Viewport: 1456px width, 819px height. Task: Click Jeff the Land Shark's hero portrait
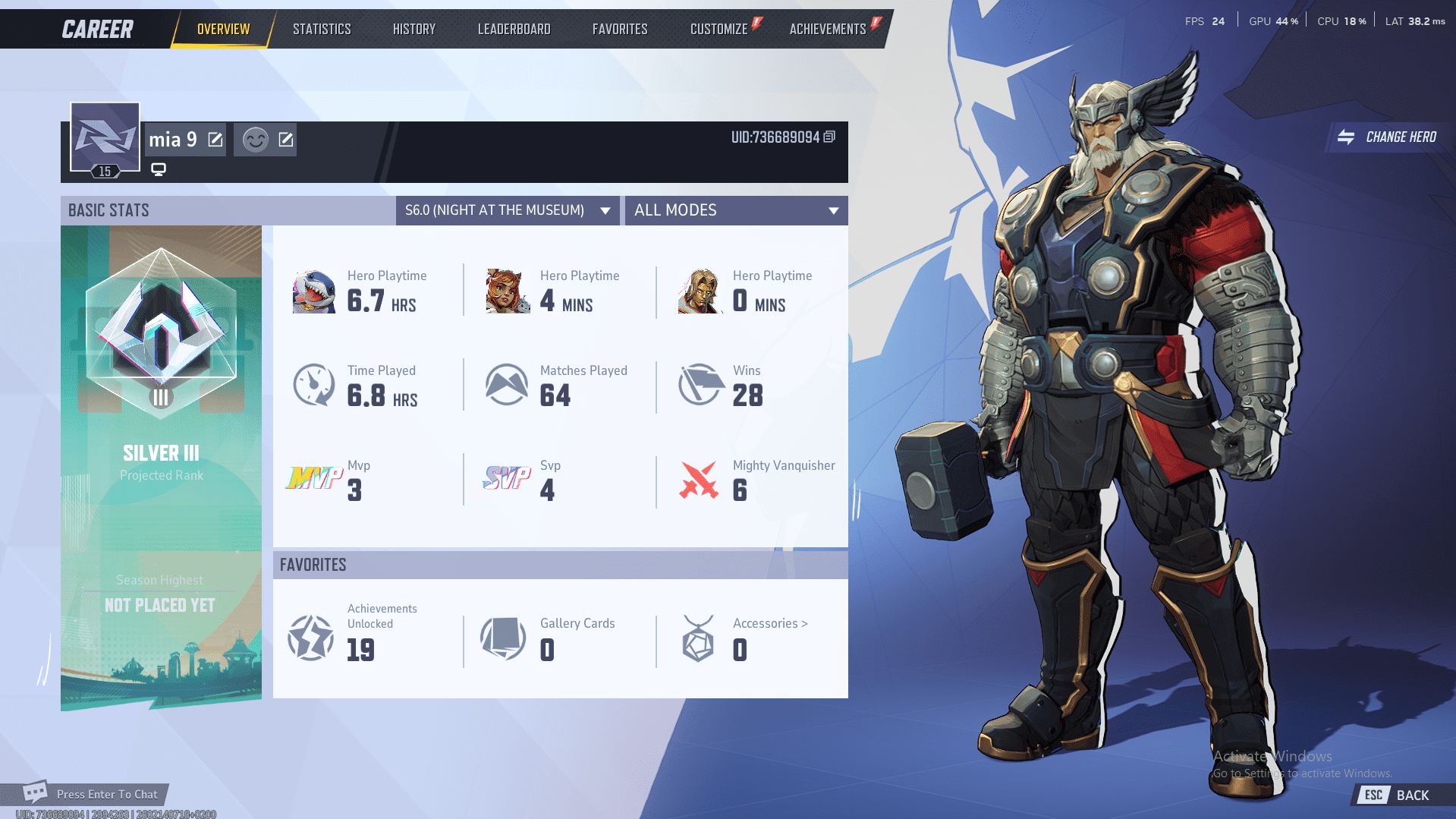tap(313, 291)
